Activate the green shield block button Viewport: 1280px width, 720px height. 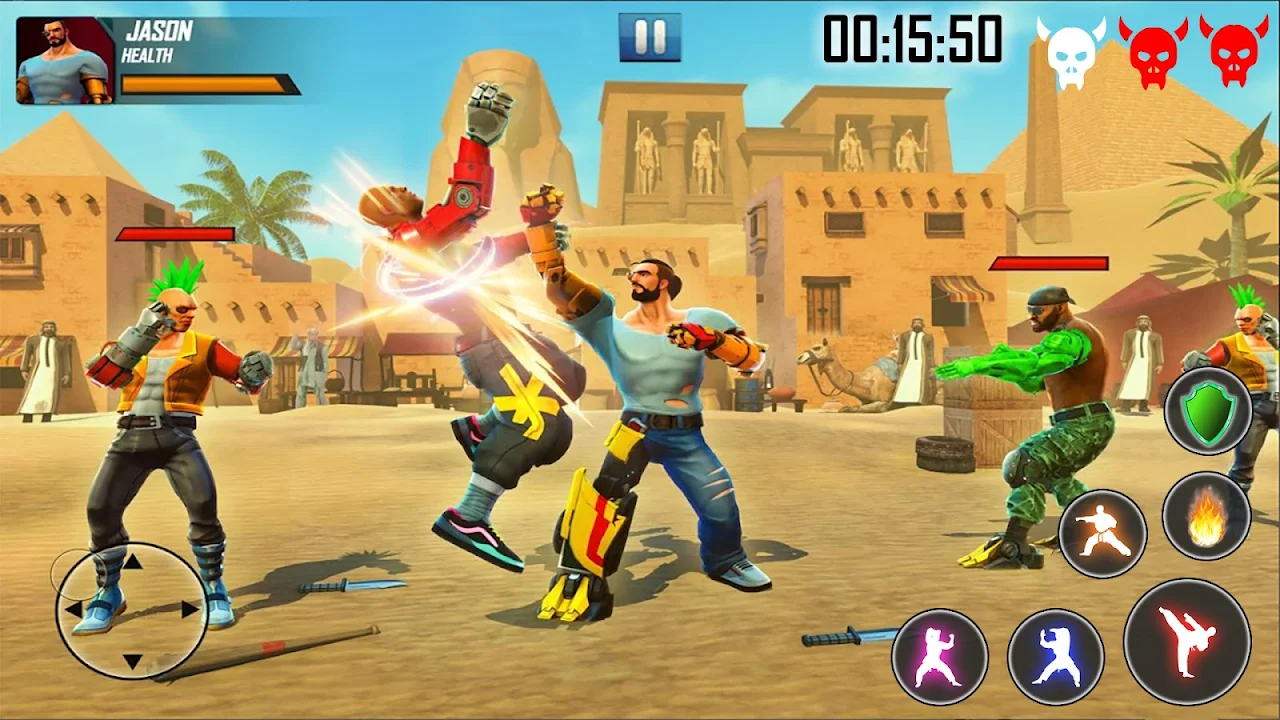pos(1207,411)
